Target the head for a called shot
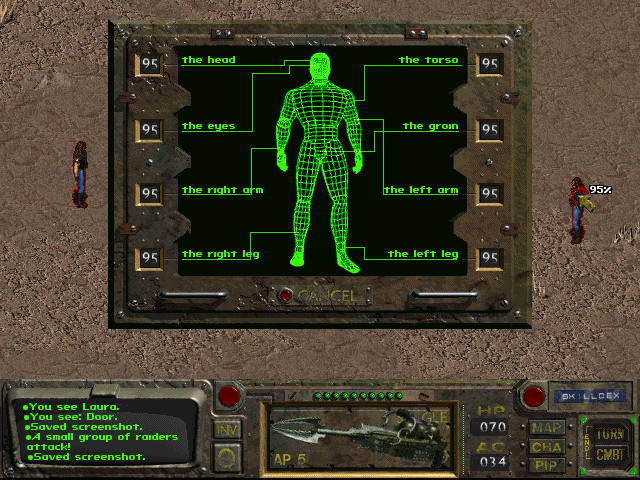The image size is (640, 480). coord(208,61)
